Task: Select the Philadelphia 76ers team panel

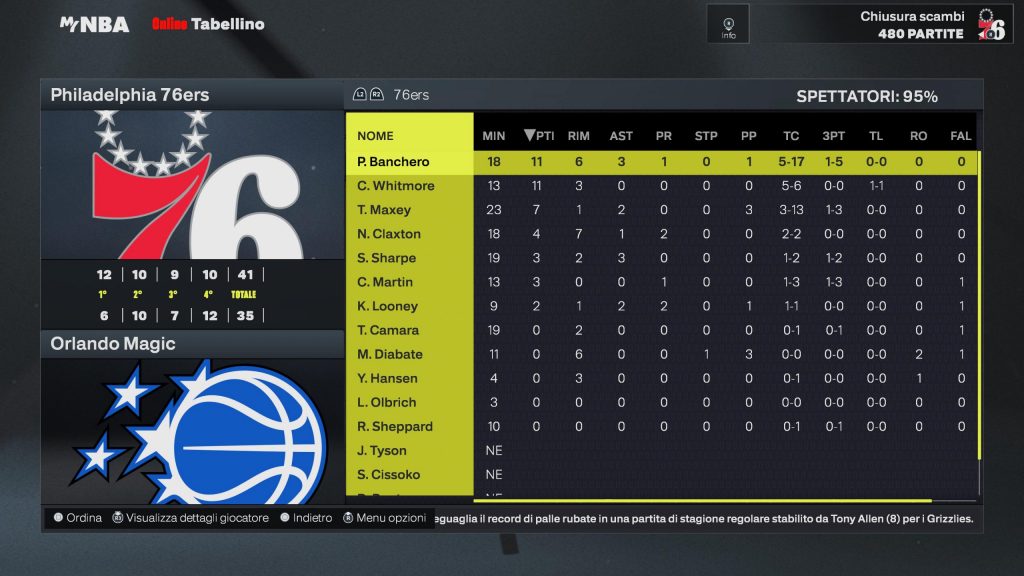Action: click(191, 96)
